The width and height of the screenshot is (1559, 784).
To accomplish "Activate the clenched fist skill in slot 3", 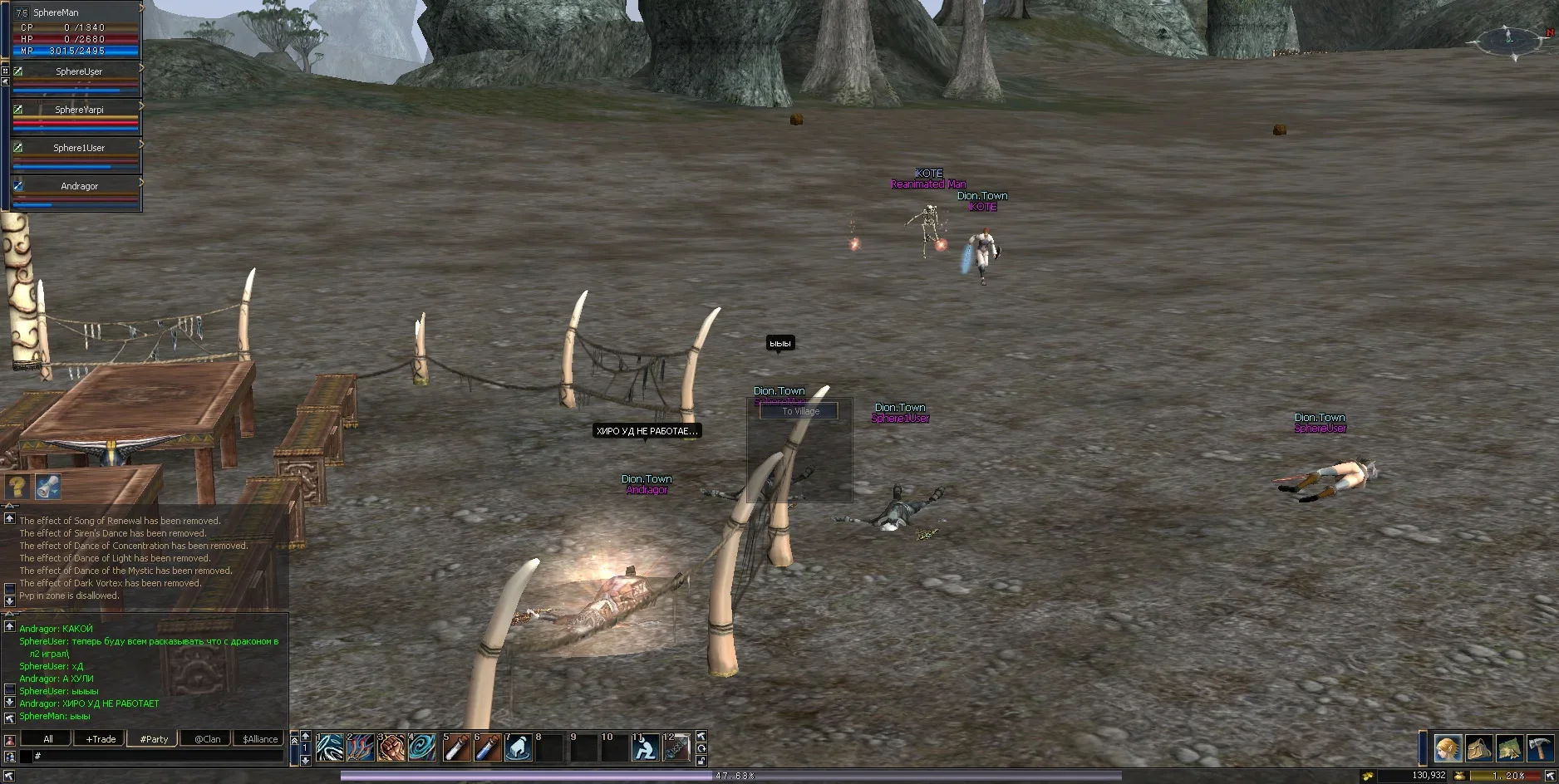I will (391, 747).
